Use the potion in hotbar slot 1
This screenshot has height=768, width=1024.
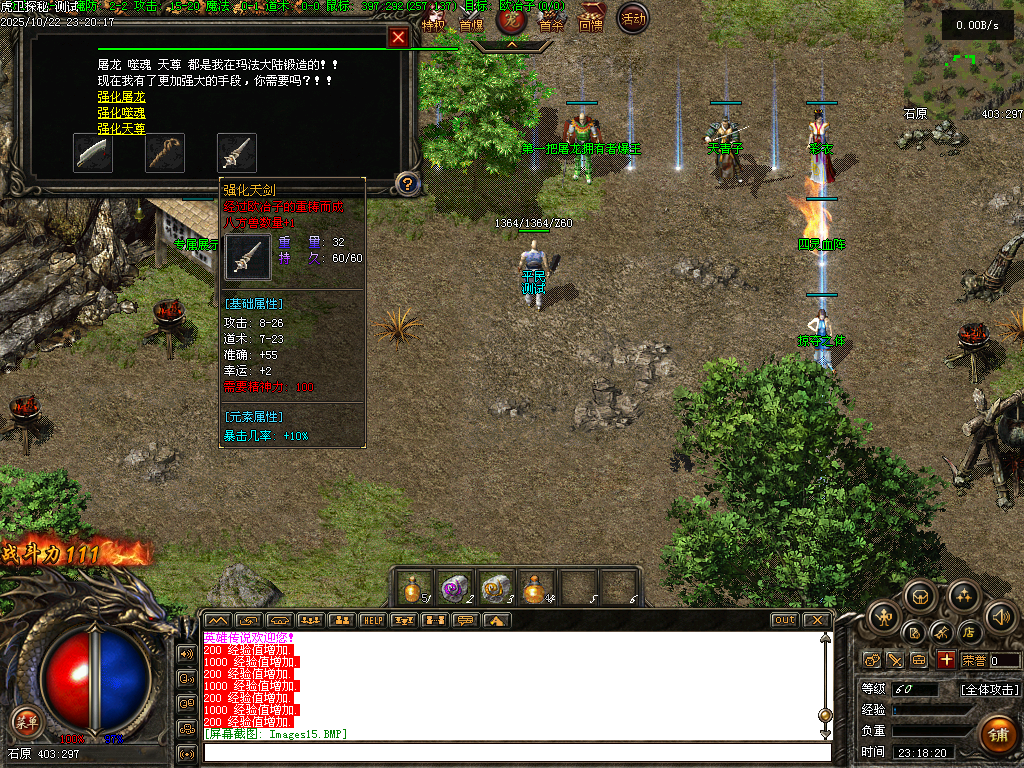pos(415,587)
